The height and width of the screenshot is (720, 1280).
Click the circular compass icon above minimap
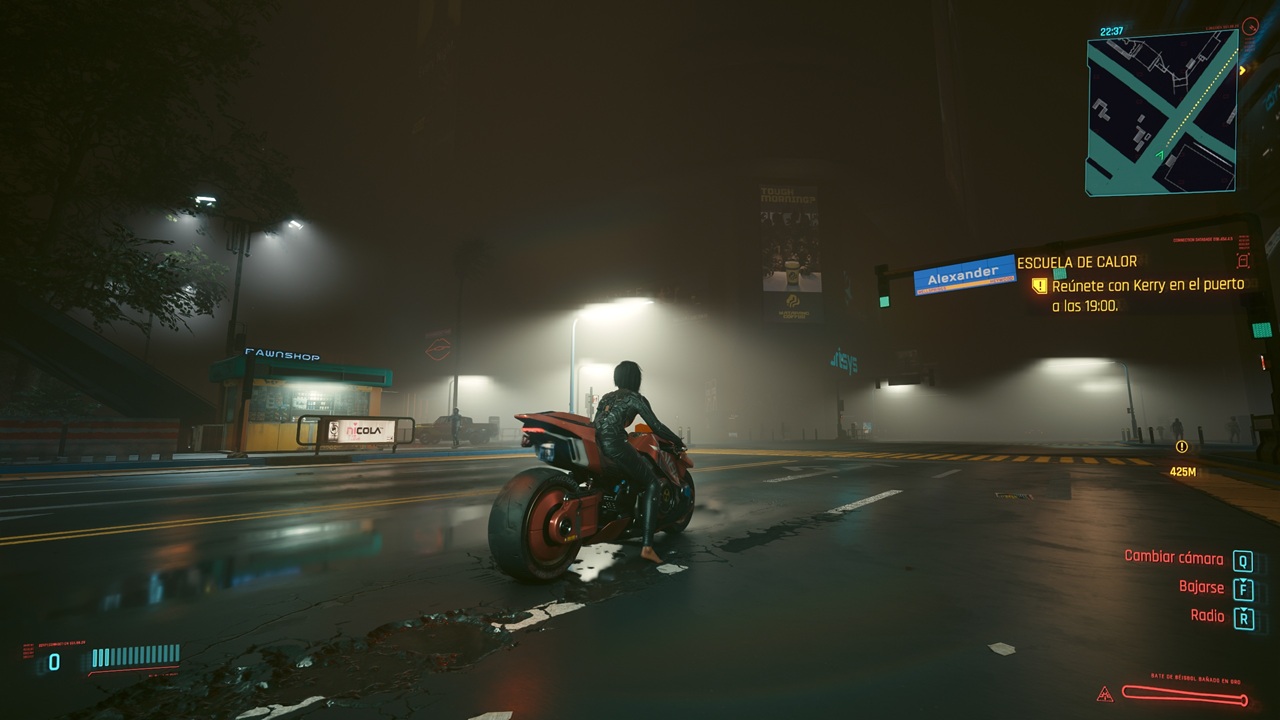point(1249,26)
